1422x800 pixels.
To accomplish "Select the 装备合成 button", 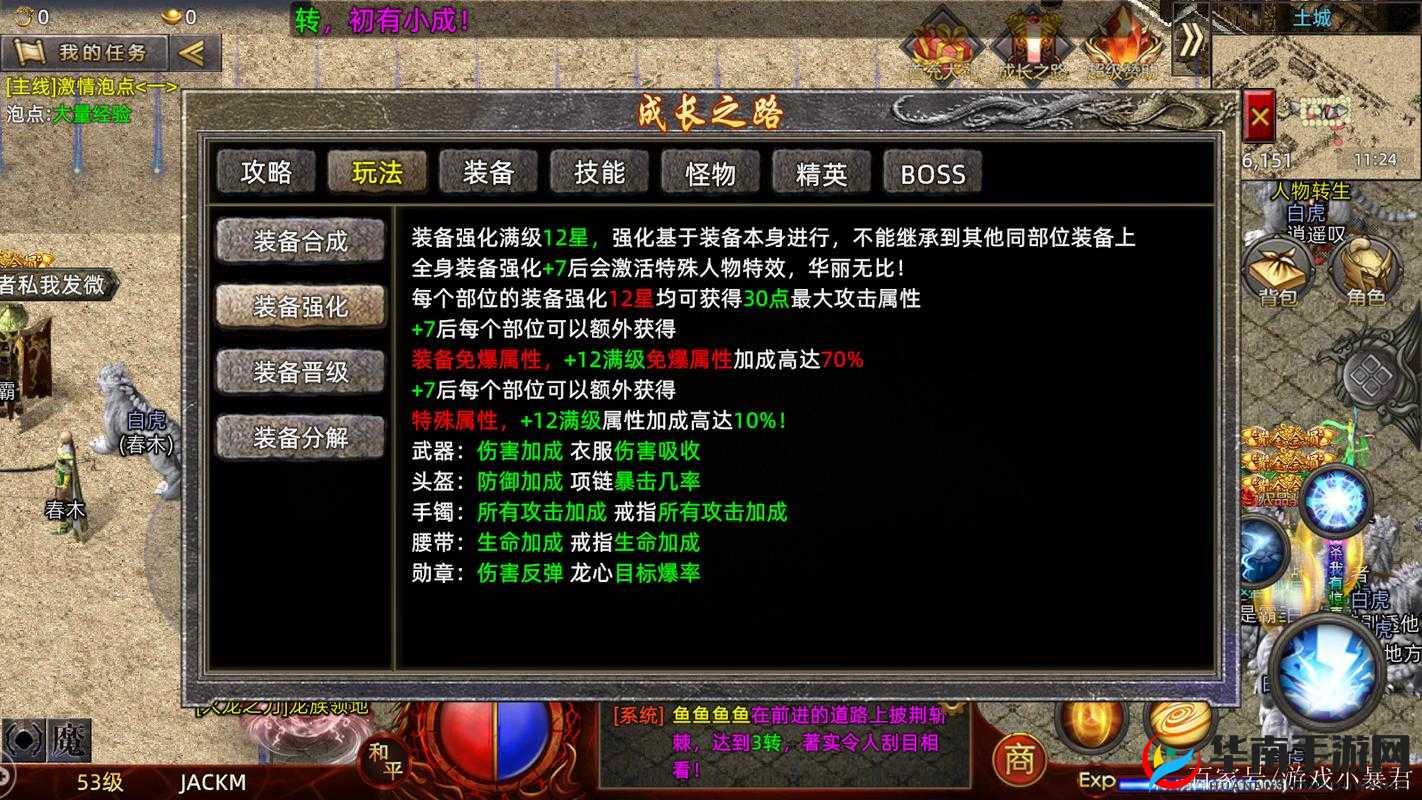I will [x=300, y=240].
